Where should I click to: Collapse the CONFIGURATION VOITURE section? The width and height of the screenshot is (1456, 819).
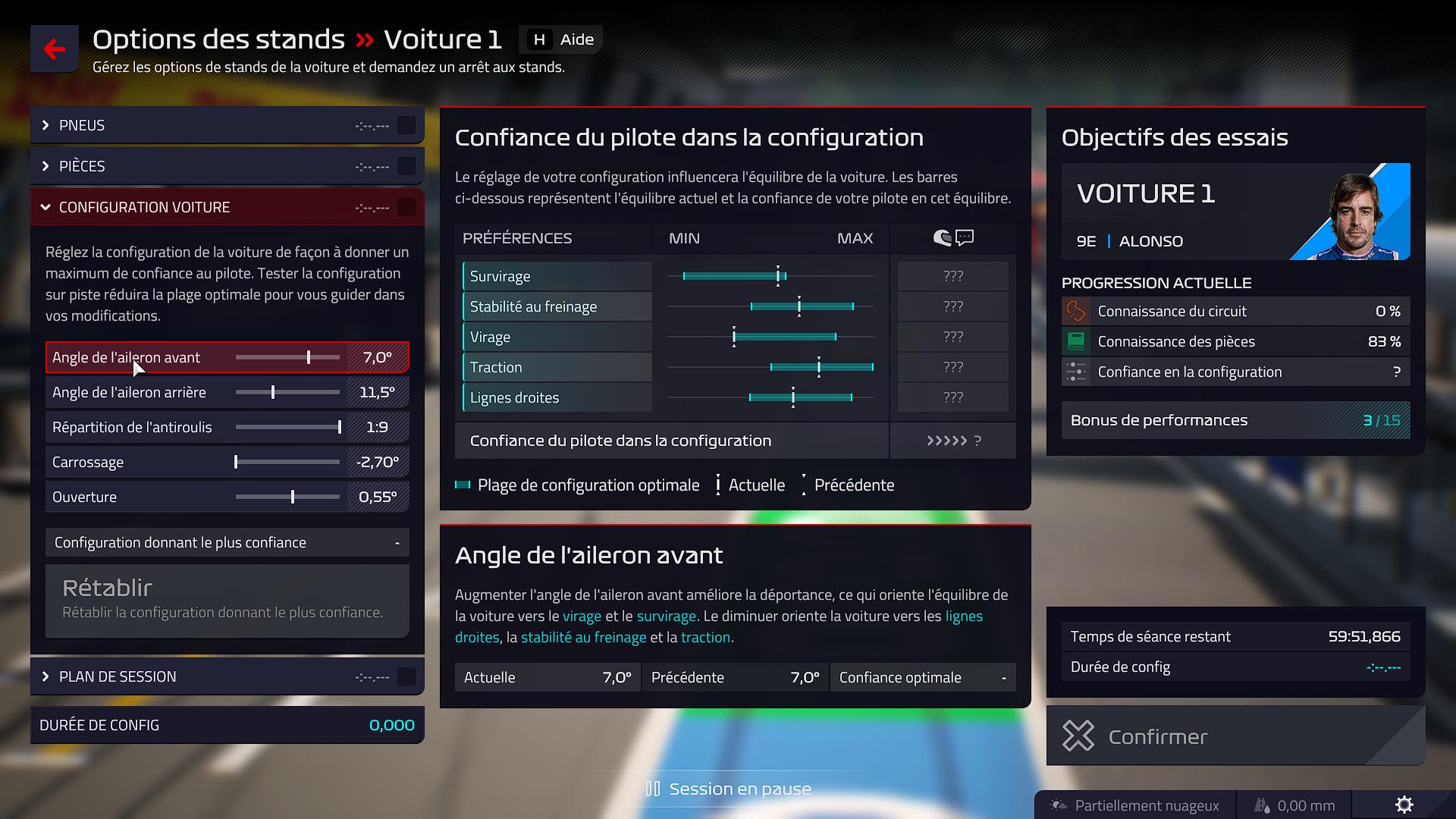144,206
